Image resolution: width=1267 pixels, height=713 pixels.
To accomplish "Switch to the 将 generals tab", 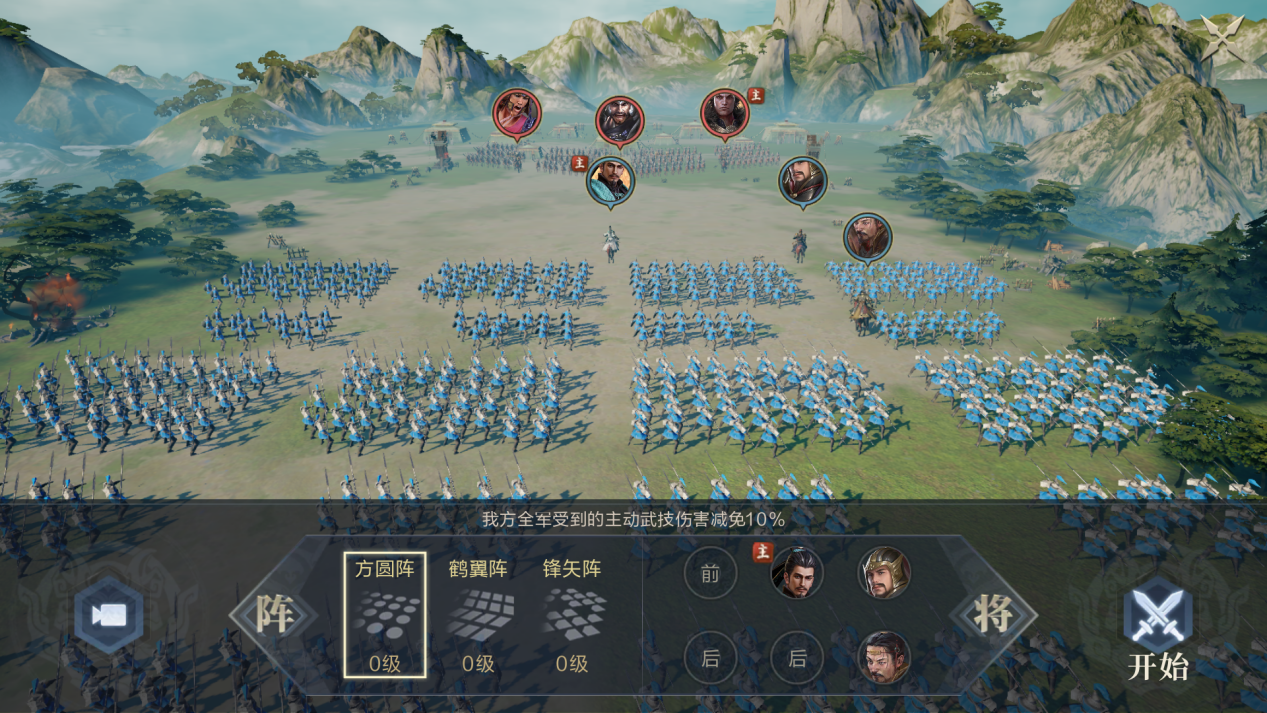I will (993, 615).
